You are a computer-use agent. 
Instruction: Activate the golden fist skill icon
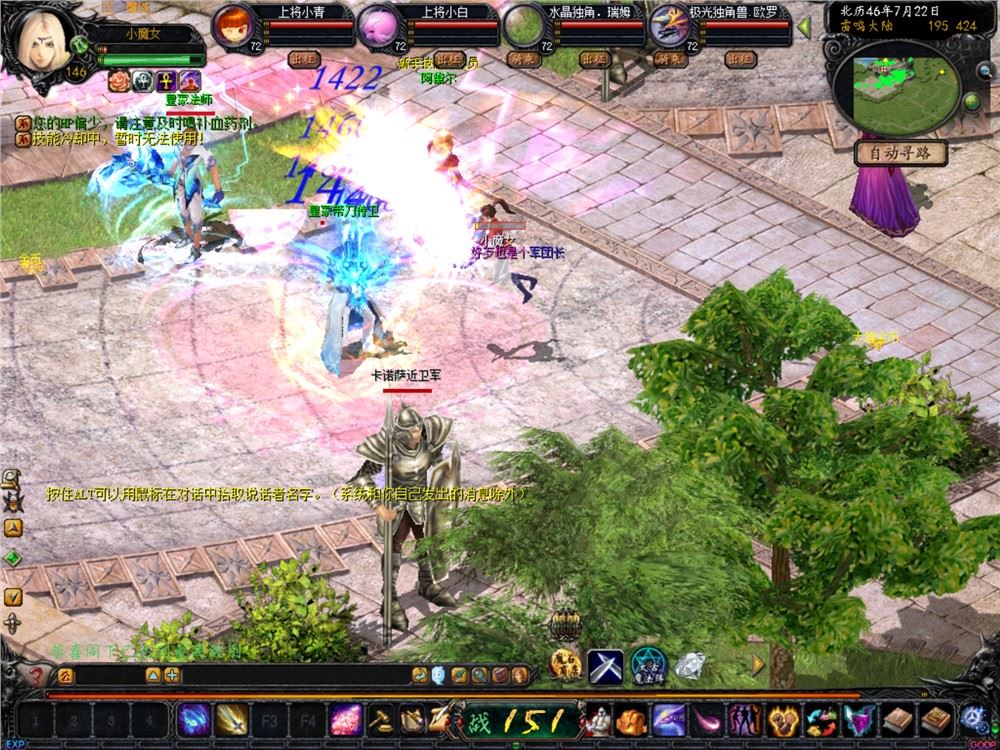[x=782, y=719]
